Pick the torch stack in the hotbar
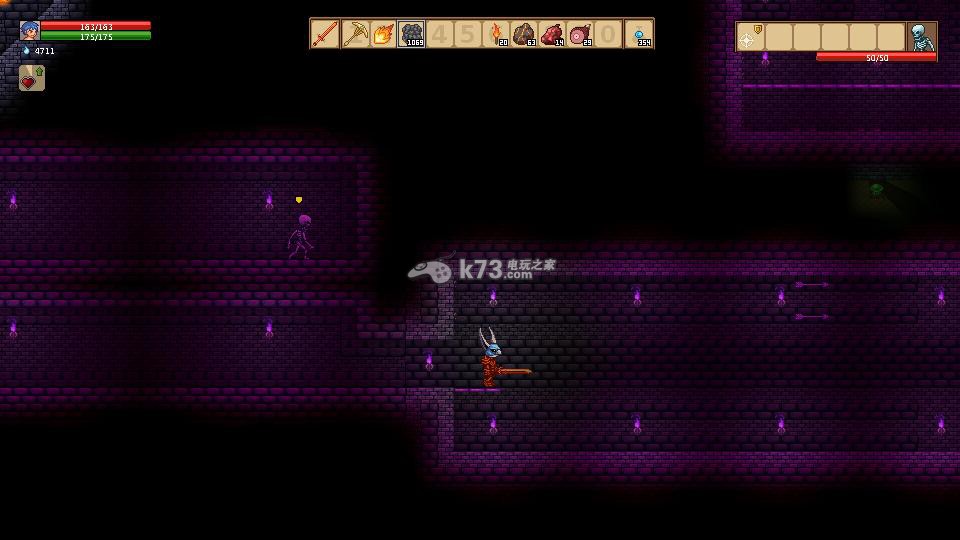 (x=496, y=34)
